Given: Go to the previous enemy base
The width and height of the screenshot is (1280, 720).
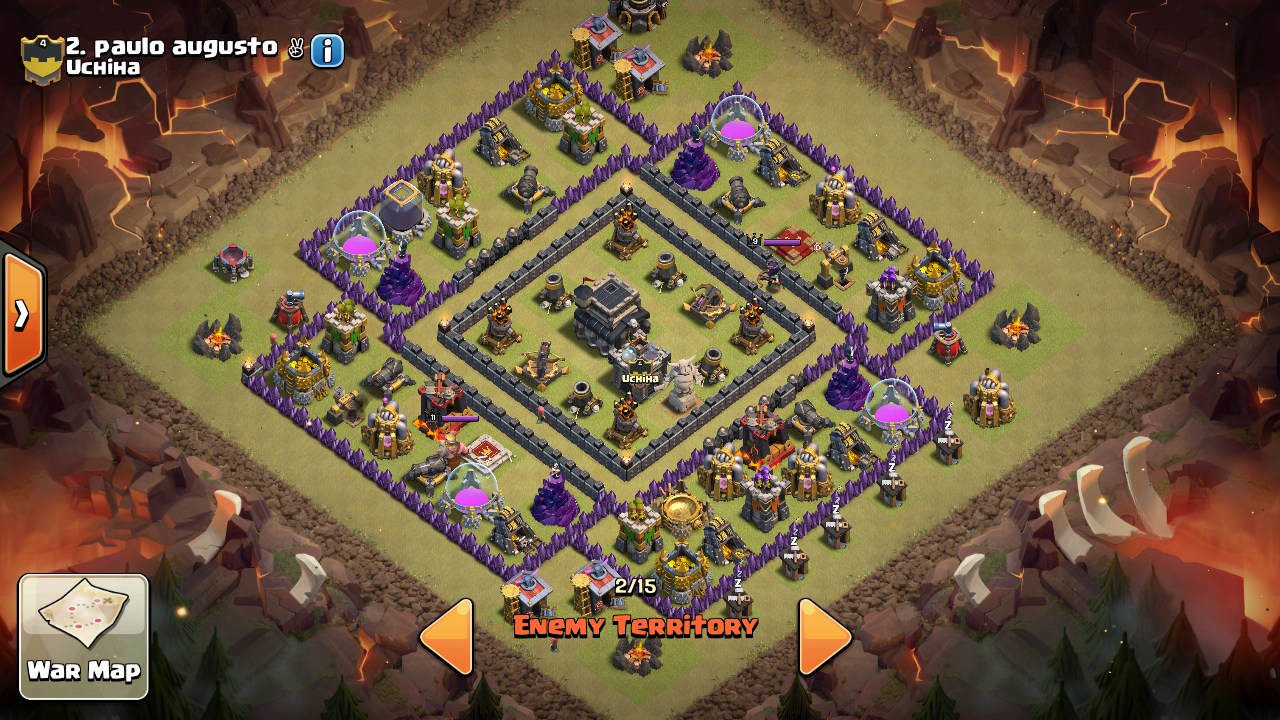Looking at the screenshot, I should [x=447, y=636].
